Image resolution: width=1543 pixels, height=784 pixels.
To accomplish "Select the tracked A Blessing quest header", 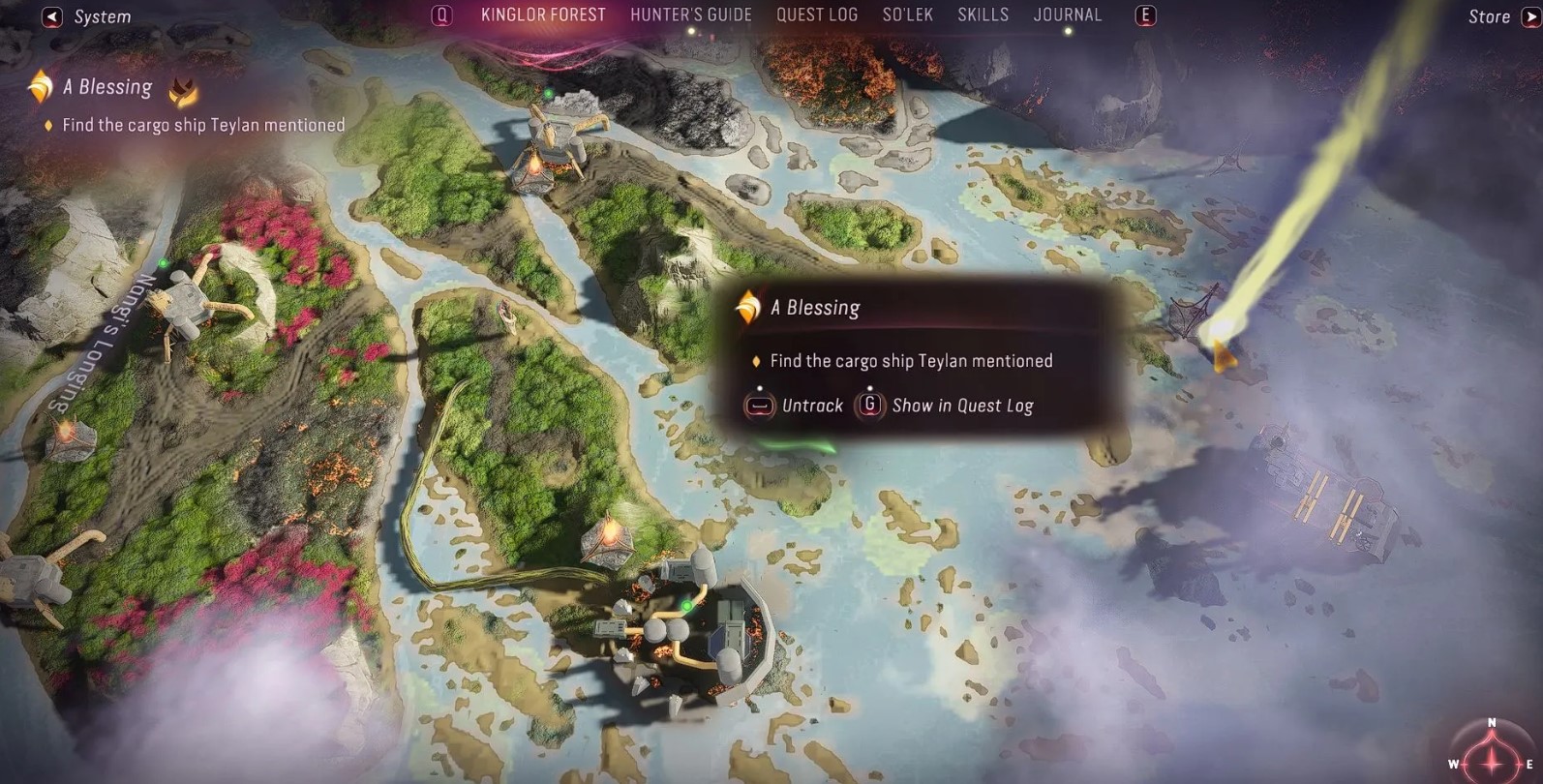I will (106, 88).
